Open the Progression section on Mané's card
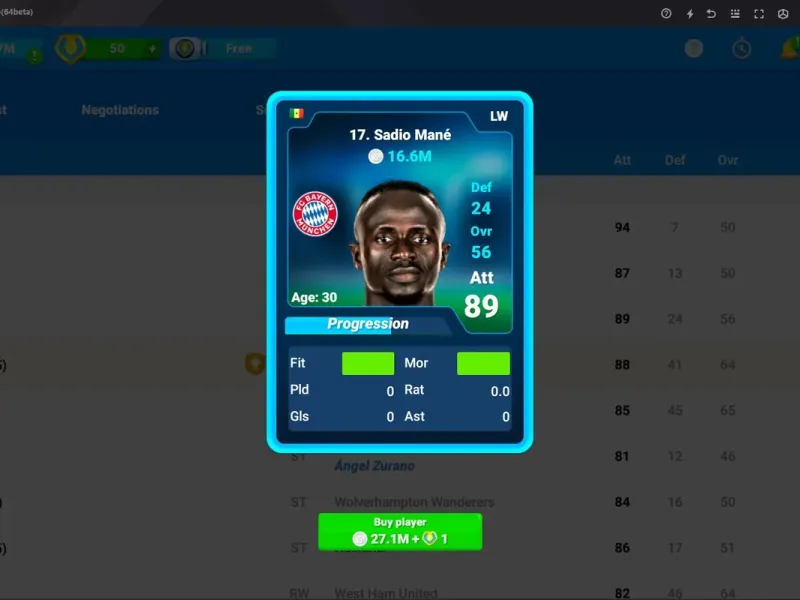 pyautogui.click(x=367, y=324)
